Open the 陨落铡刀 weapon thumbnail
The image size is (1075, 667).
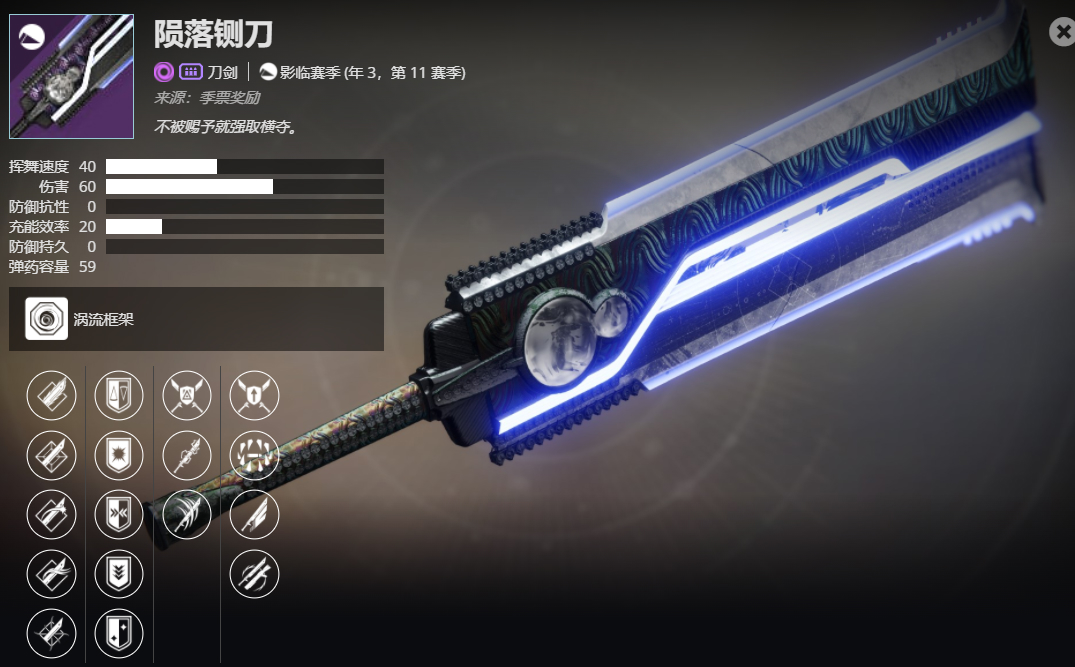coord(71,76)
